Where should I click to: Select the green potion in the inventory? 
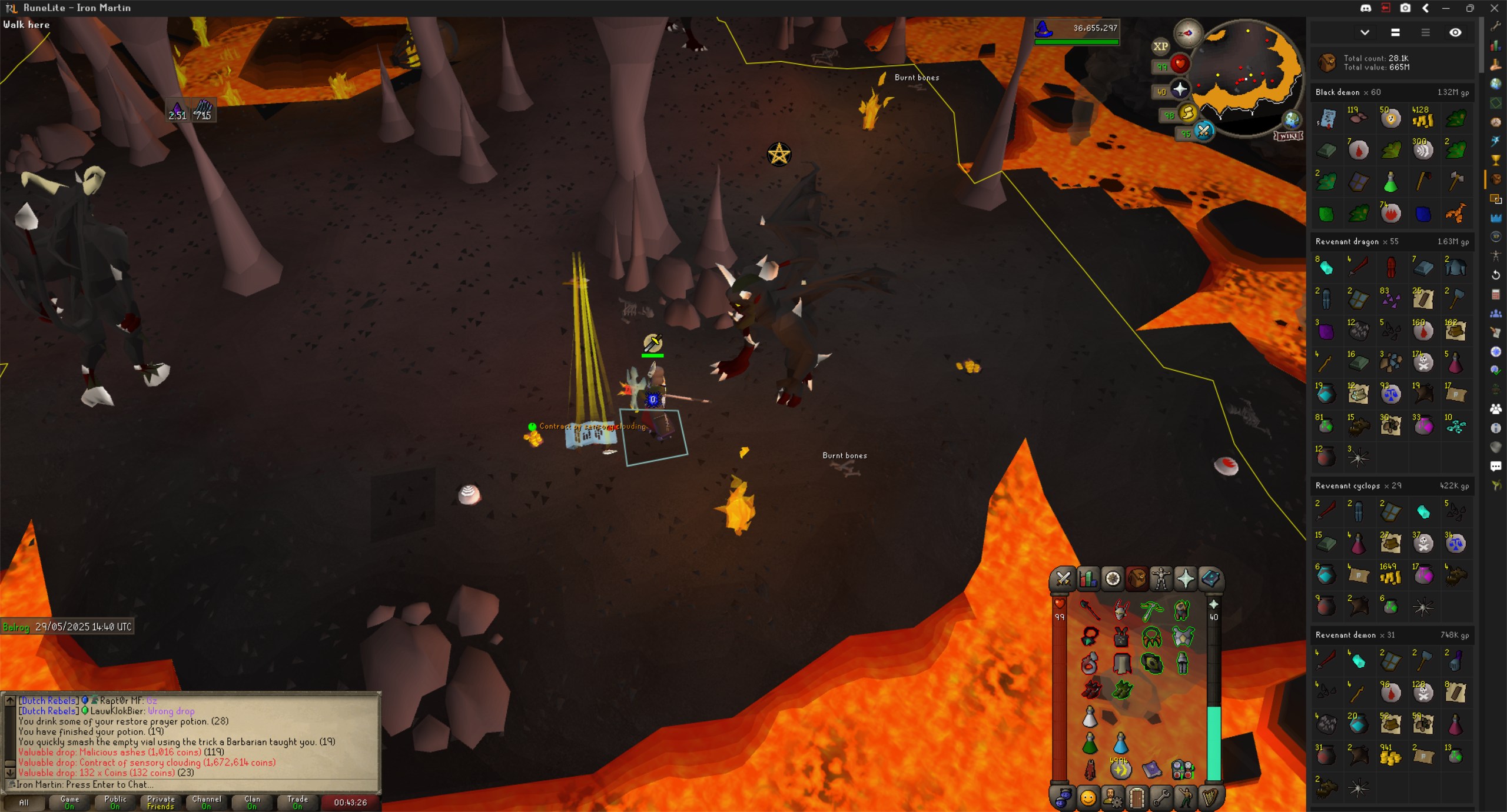1090,743
